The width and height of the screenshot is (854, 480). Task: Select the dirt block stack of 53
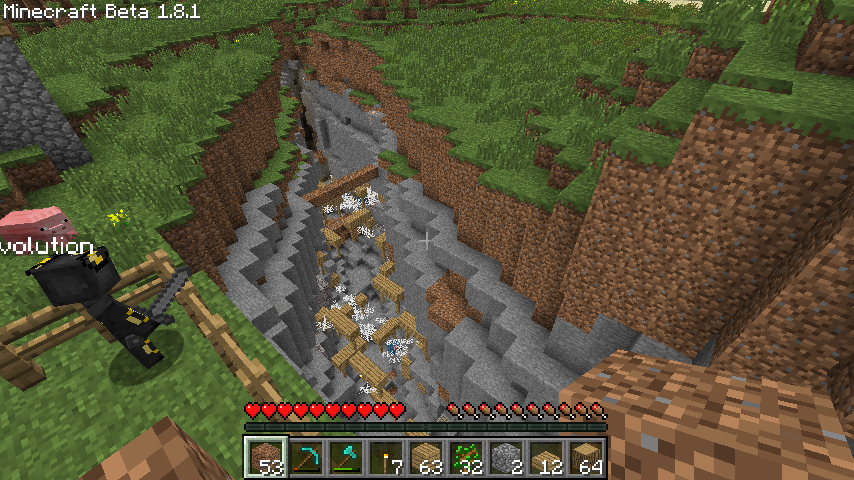[x=266, y=457]
